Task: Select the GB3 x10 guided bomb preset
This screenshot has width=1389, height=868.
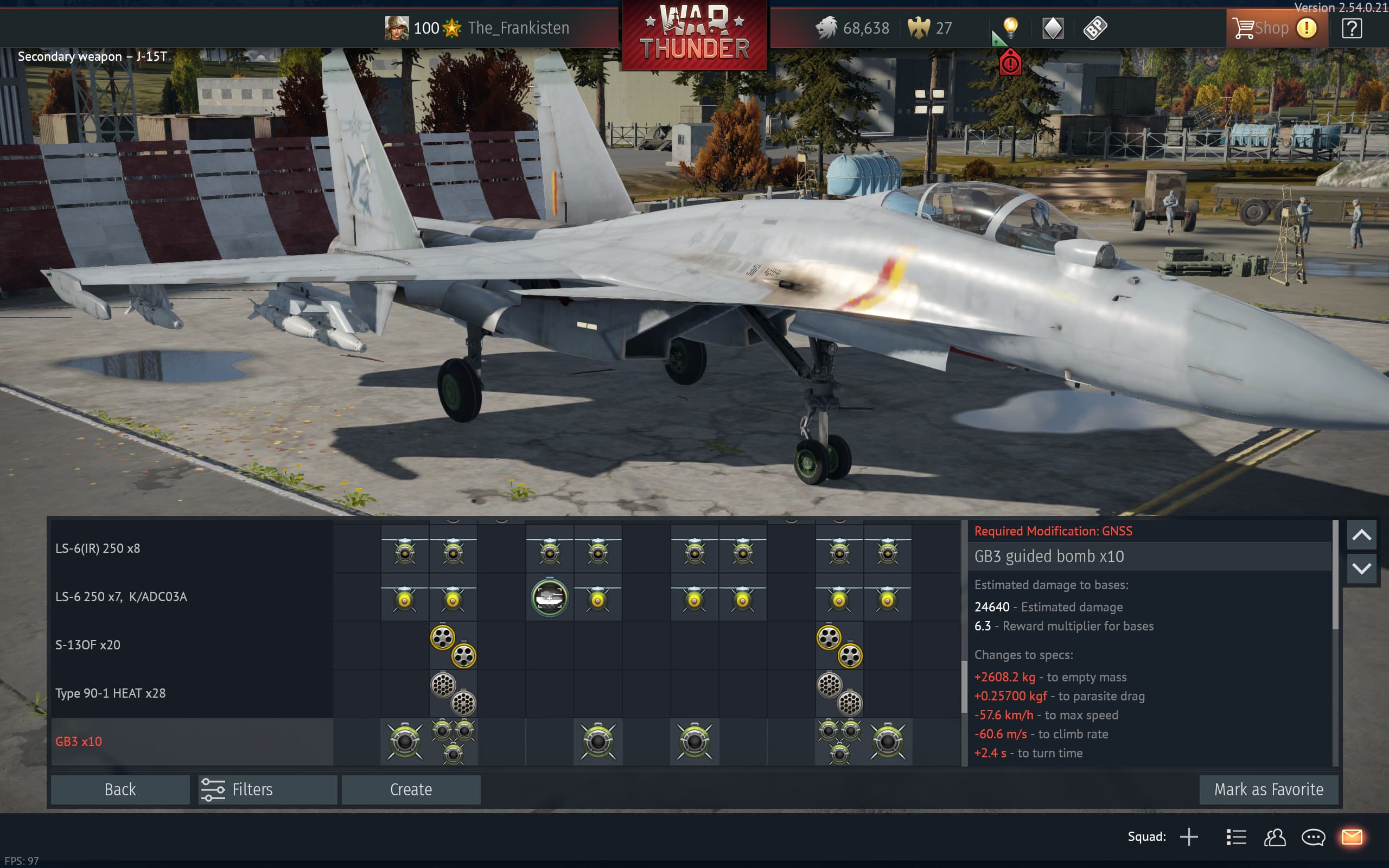Action: (x=79, y=741)
